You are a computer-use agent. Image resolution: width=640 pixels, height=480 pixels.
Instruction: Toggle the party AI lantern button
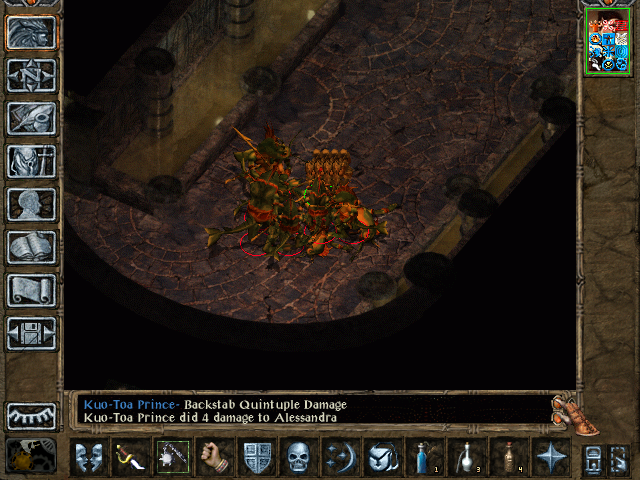tap(32, 457)
